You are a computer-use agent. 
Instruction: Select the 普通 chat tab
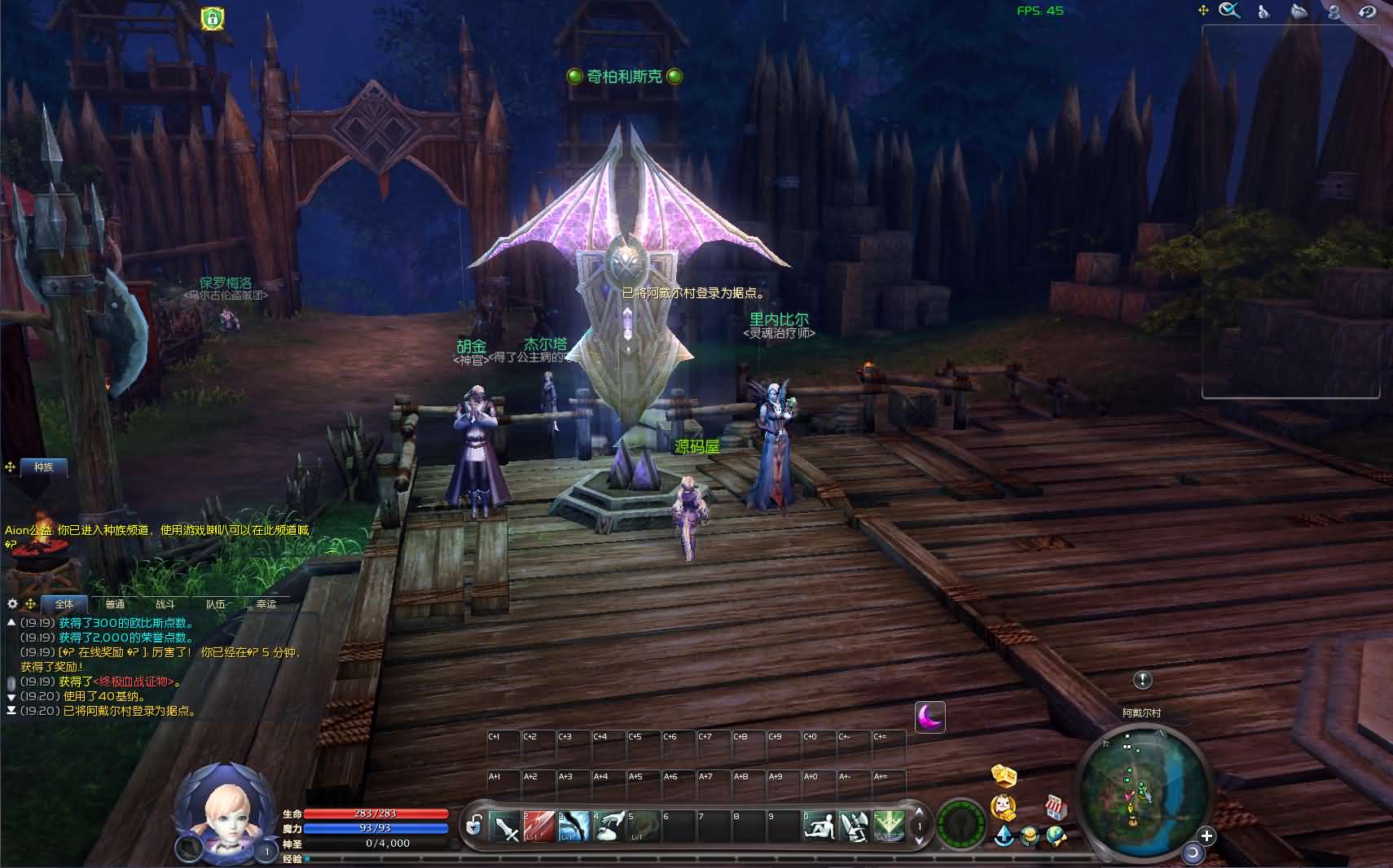(x=115, y=604)
